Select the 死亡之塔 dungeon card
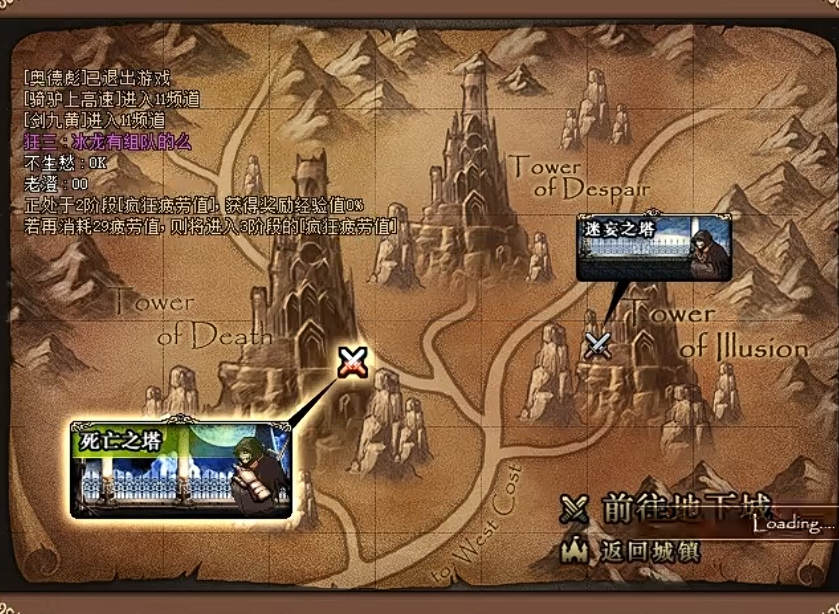 coord(180,467)
